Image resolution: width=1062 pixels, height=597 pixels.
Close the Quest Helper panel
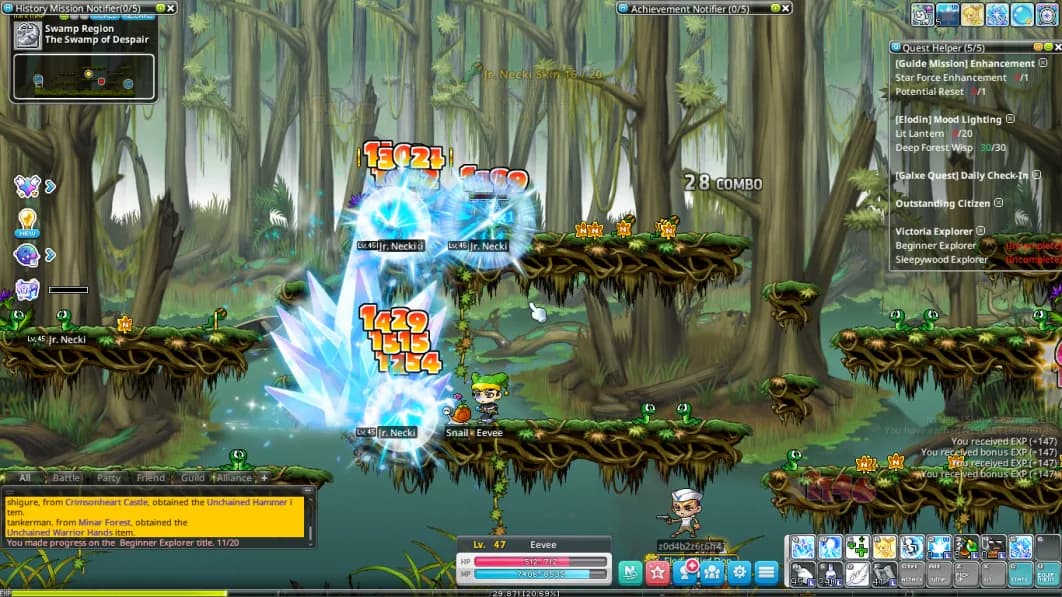[x=1051, y=46]
